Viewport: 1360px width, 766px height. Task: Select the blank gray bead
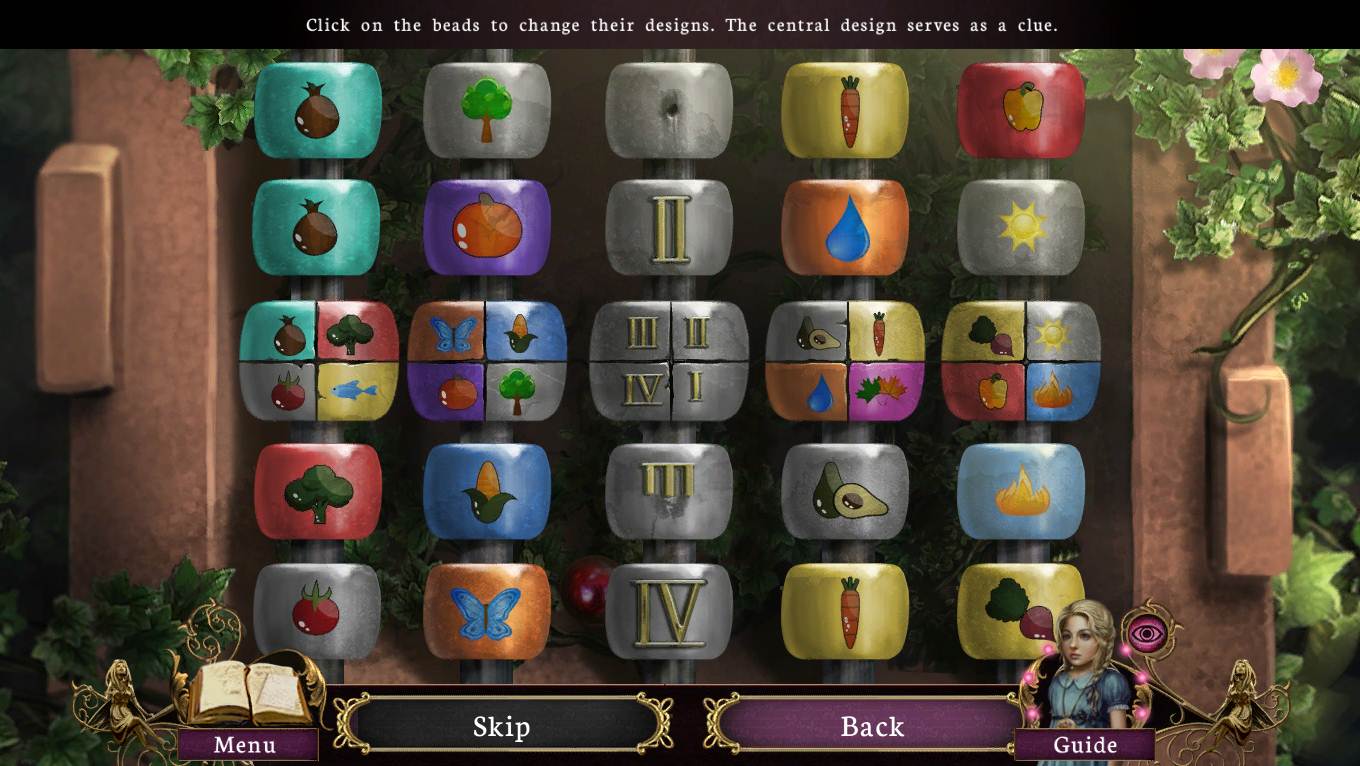669,110
